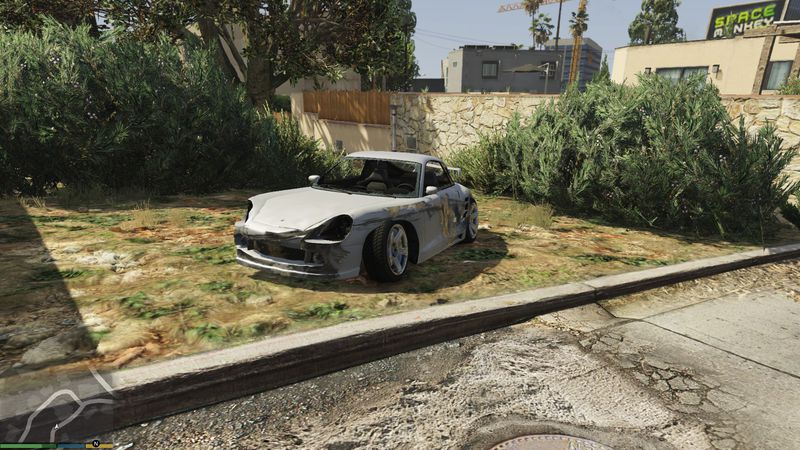Click the minimap in the corner
This screenshot has height=450, width=800.
click(x=58, y=405)
